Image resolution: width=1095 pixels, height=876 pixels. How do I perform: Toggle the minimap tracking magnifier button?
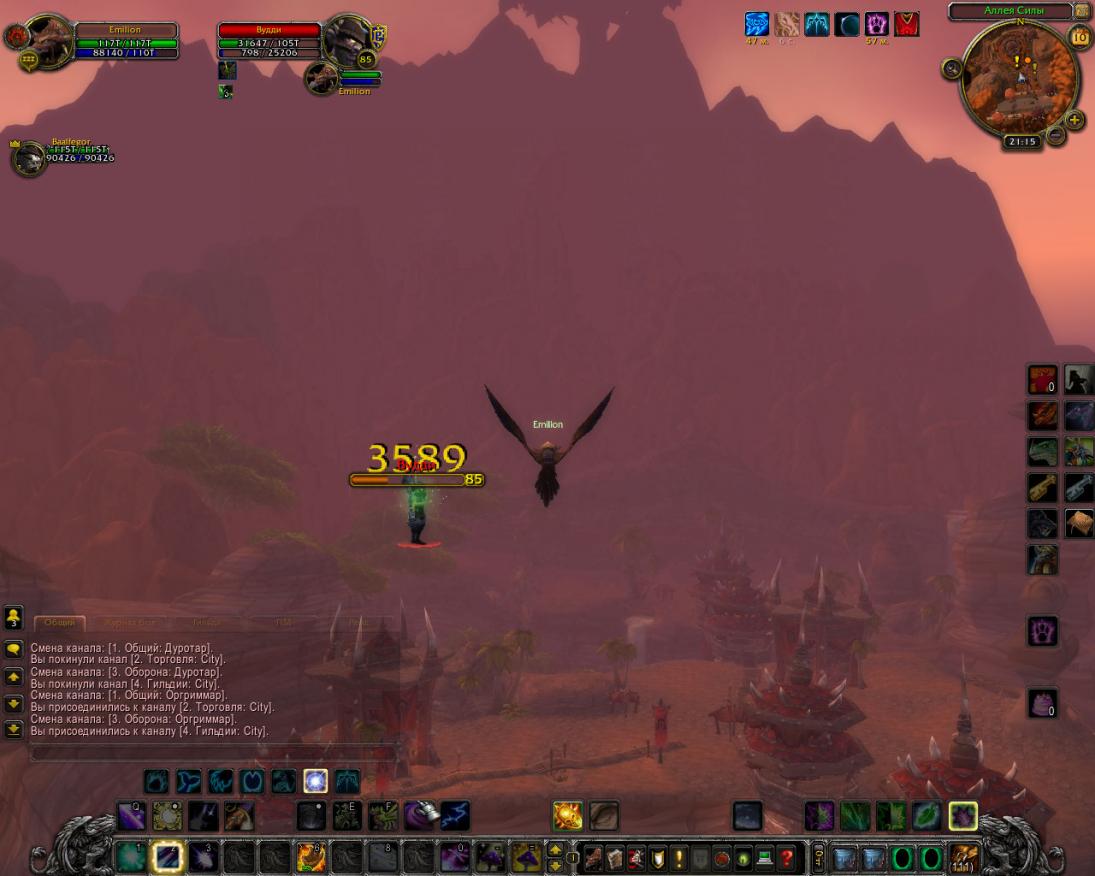click(x=951, y=68)
